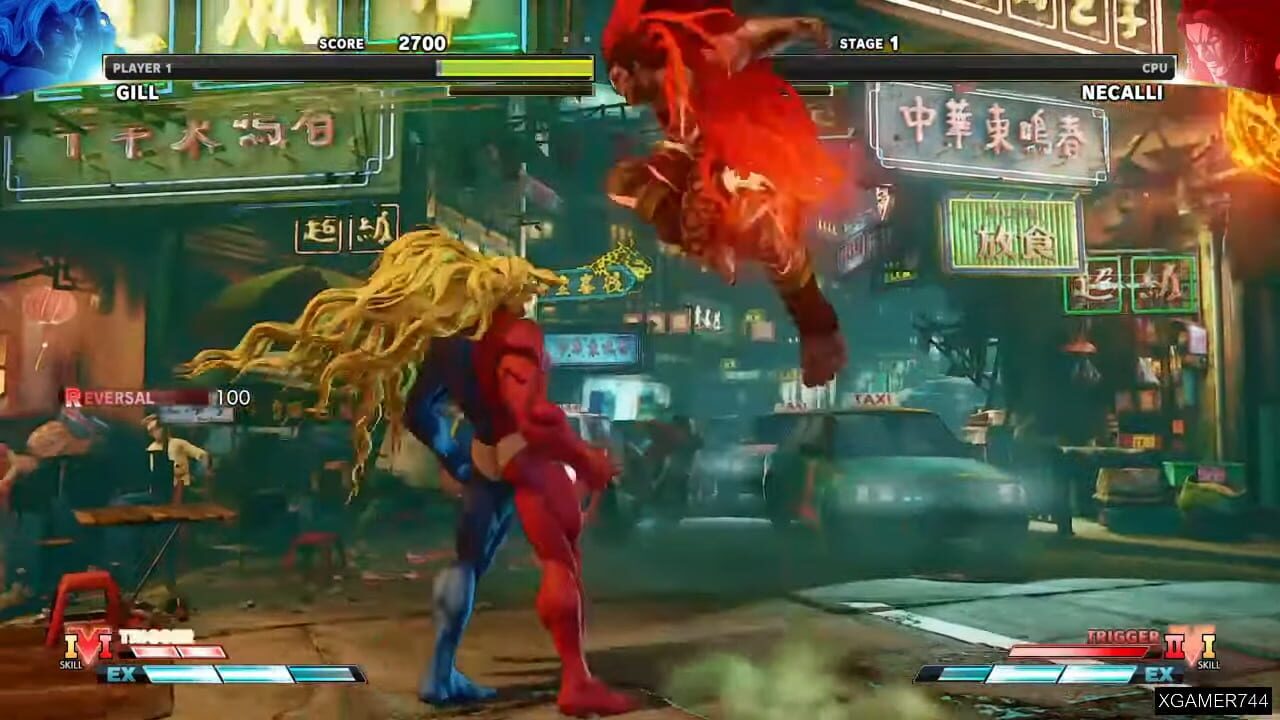
Task: Click the XGAMER744 watermark
Action: tap(1215, 702)
